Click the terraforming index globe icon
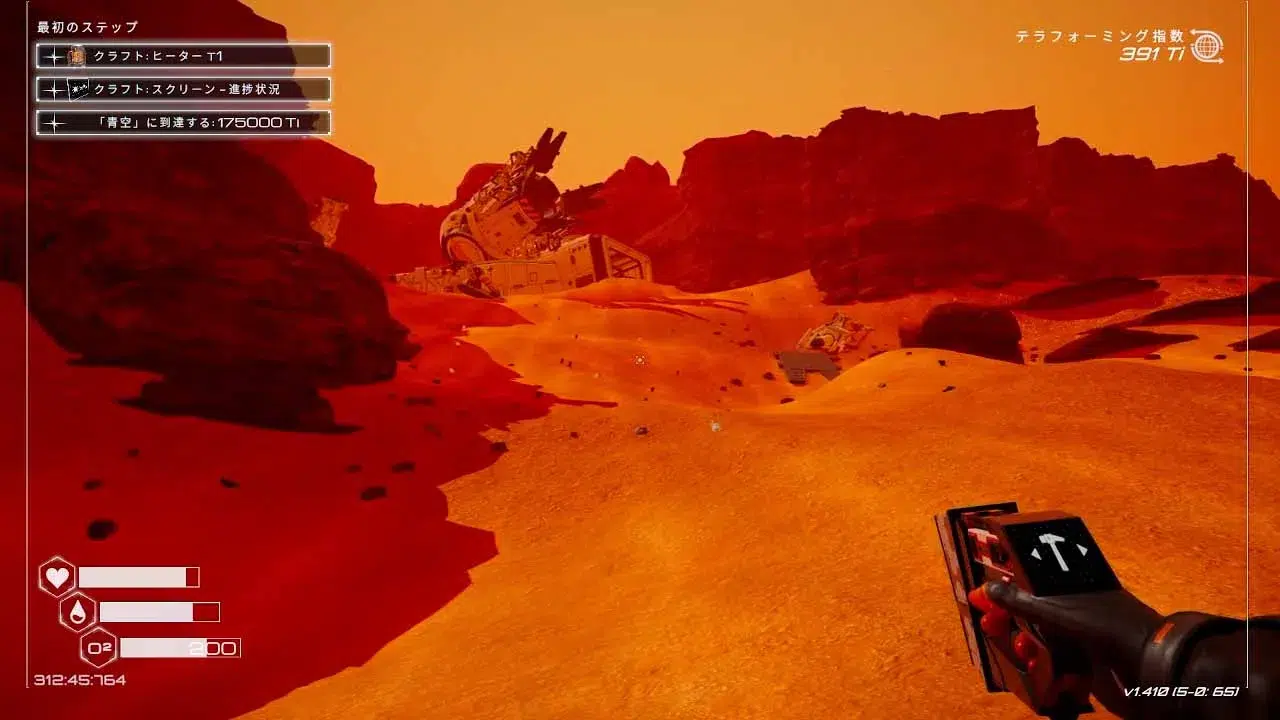This screenshot has width=1280, height=720. tap(1207, 46)
